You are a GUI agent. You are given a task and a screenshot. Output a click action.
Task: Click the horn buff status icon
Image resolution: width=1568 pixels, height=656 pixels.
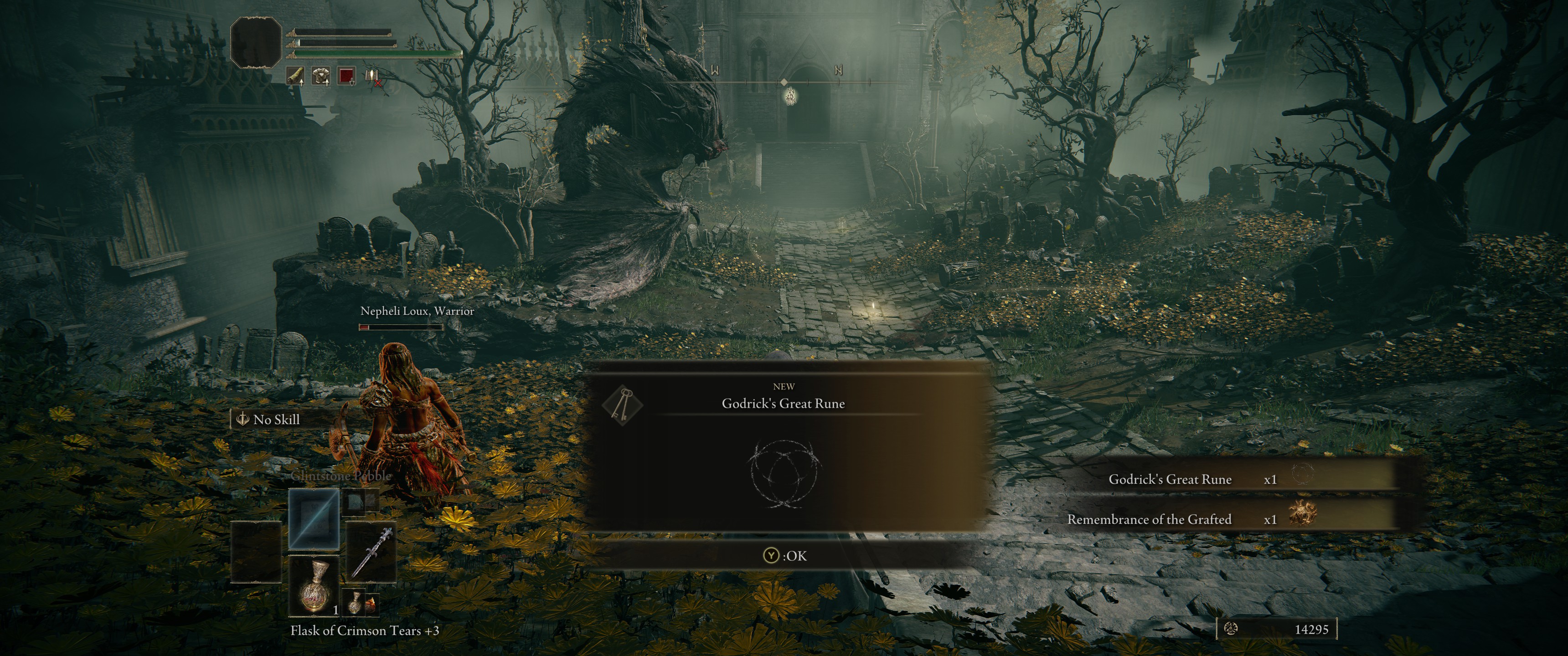click(296, 76)
